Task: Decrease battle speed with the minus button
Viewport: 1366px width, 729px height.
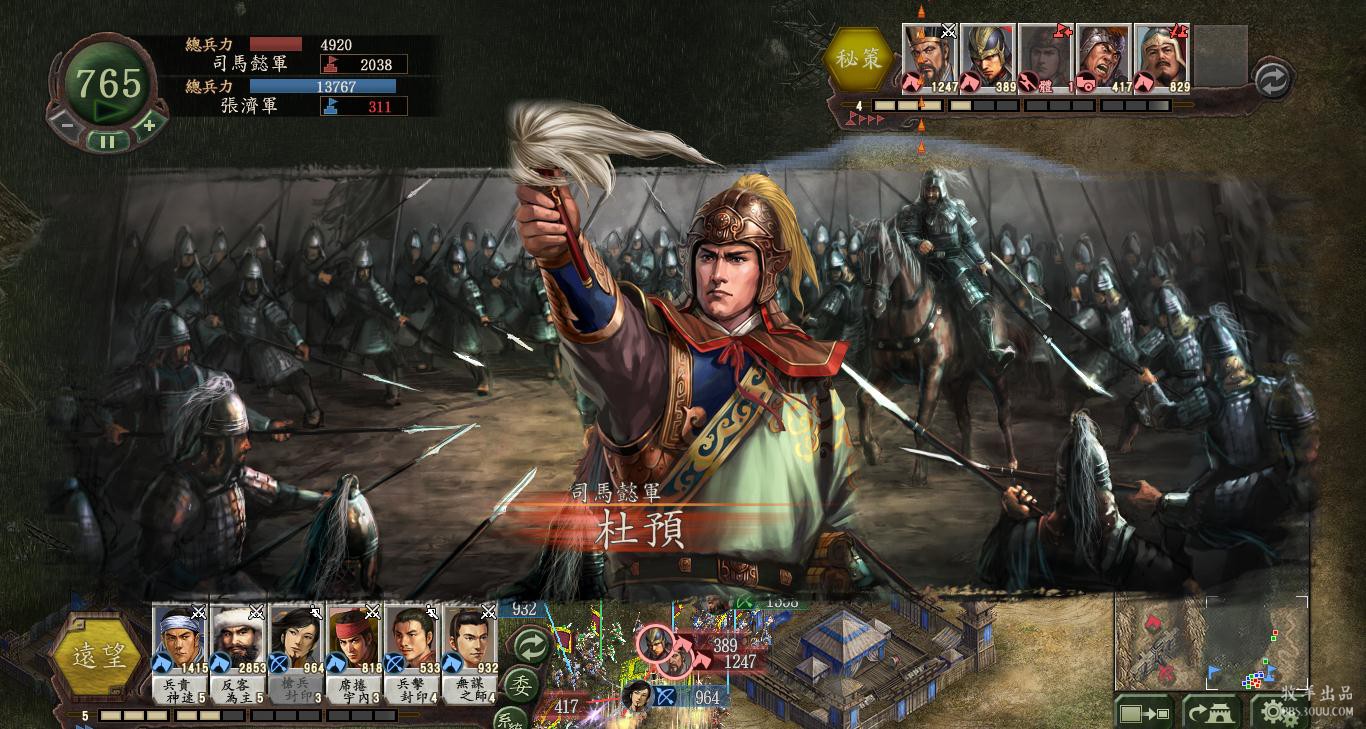Action: click(66, 125)
